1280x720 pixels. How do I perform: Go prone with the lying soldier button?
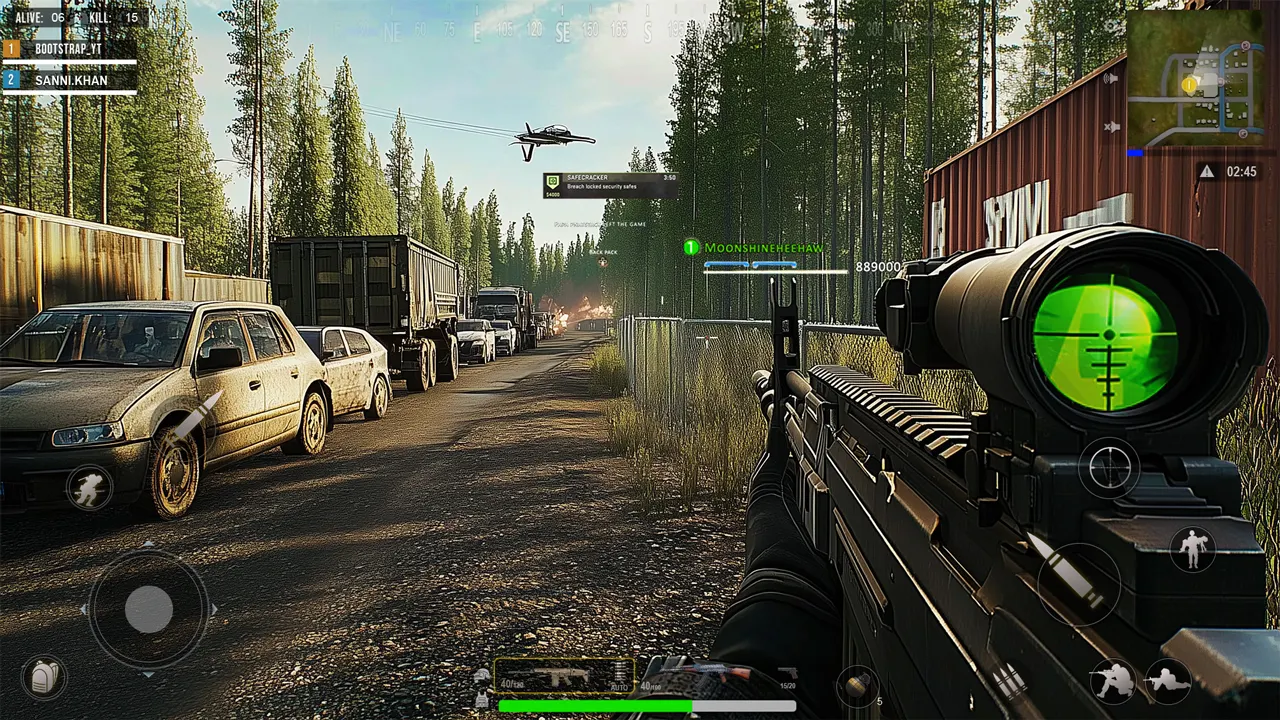tap(1167, 681)
